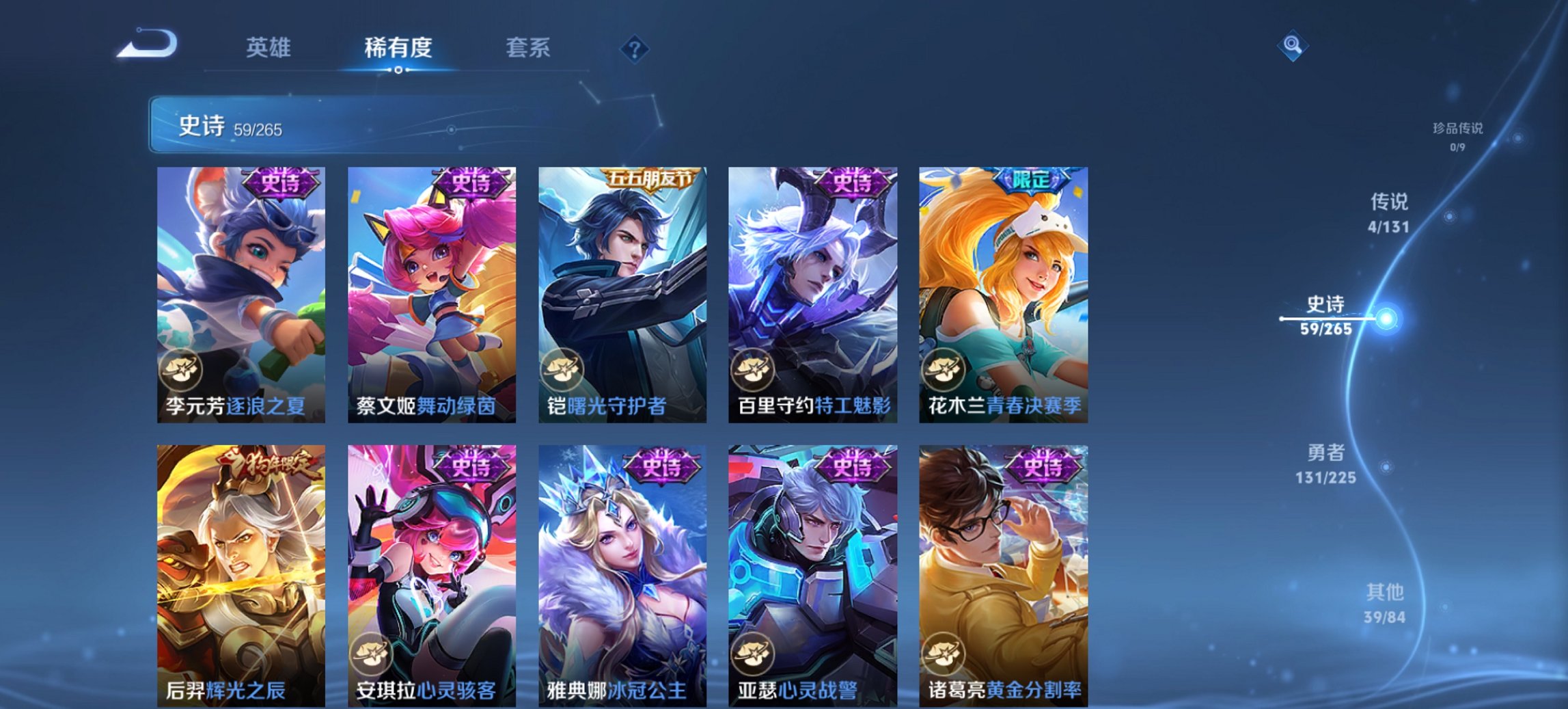Open the help question mark icon
The image size is (1568, 709).
pyautogui.click(x=635, y=48)
